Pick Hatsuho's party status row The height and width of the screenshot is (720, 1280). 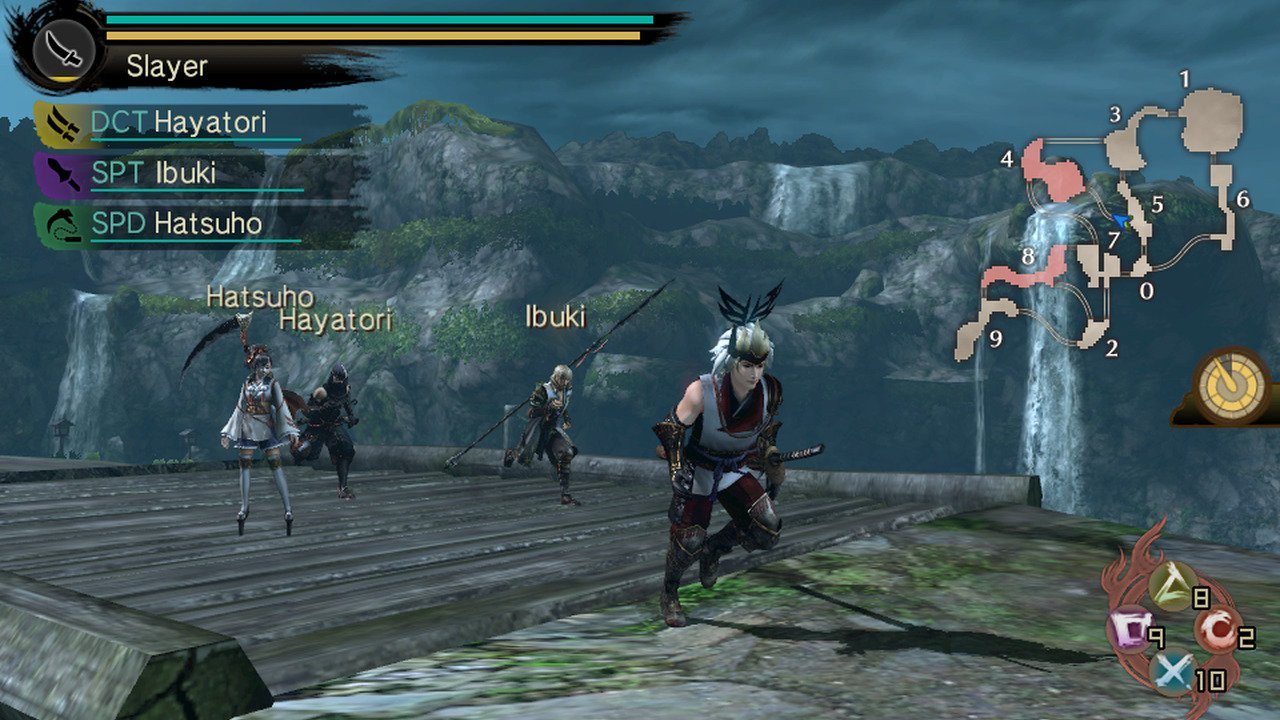[170, 222]
